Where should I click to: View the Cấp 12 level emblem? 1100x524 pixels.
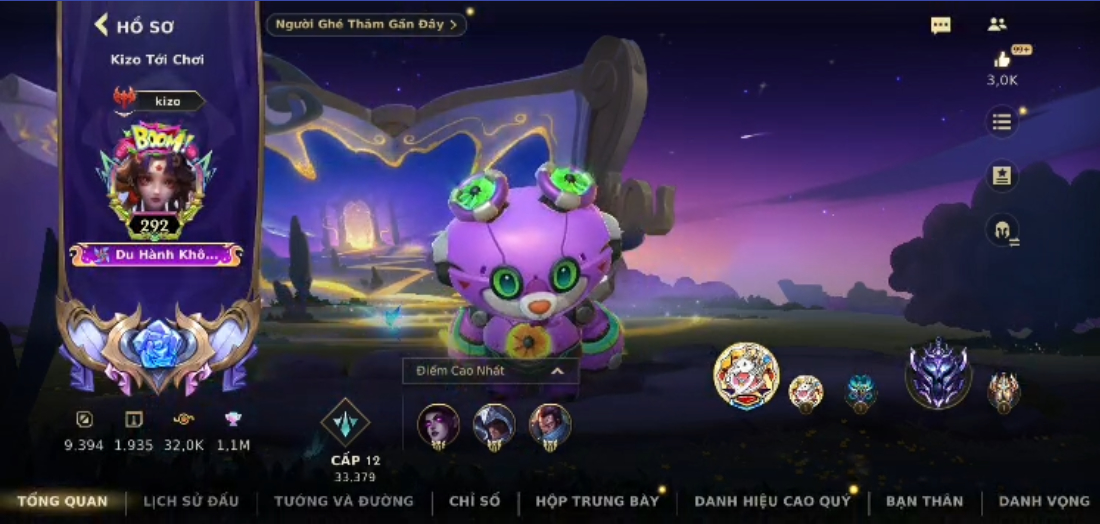(x=346, y=423)
